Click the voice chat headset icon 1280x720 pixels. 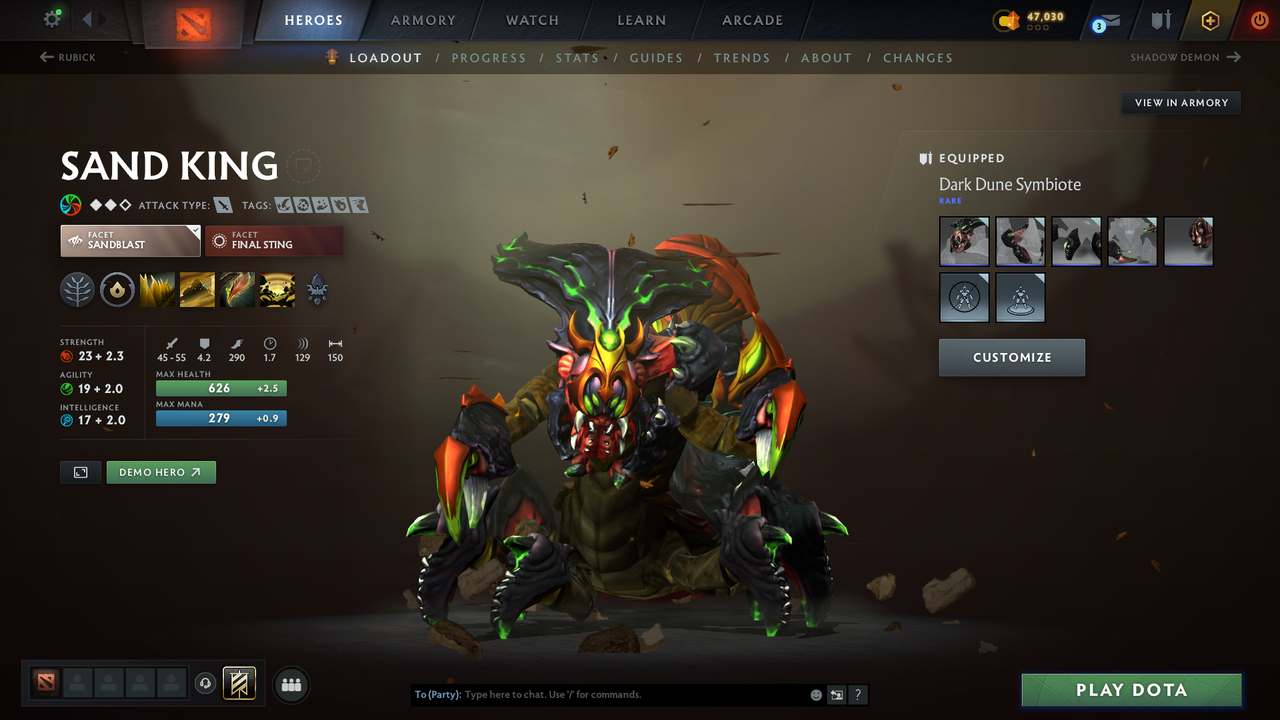coord(207,684)
